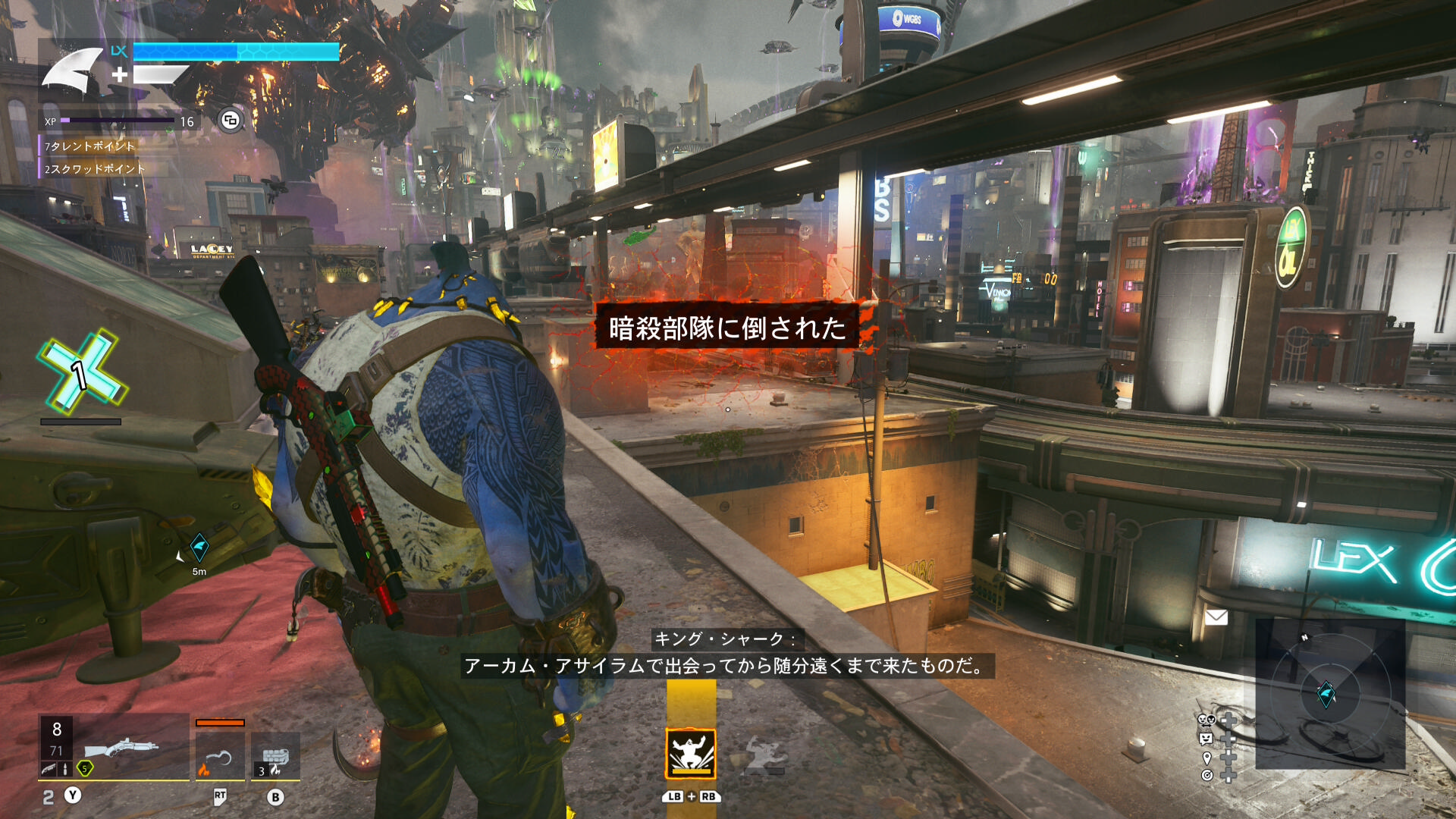
Task: Activate the target scan shortcut
Action: coord(1207,775)
